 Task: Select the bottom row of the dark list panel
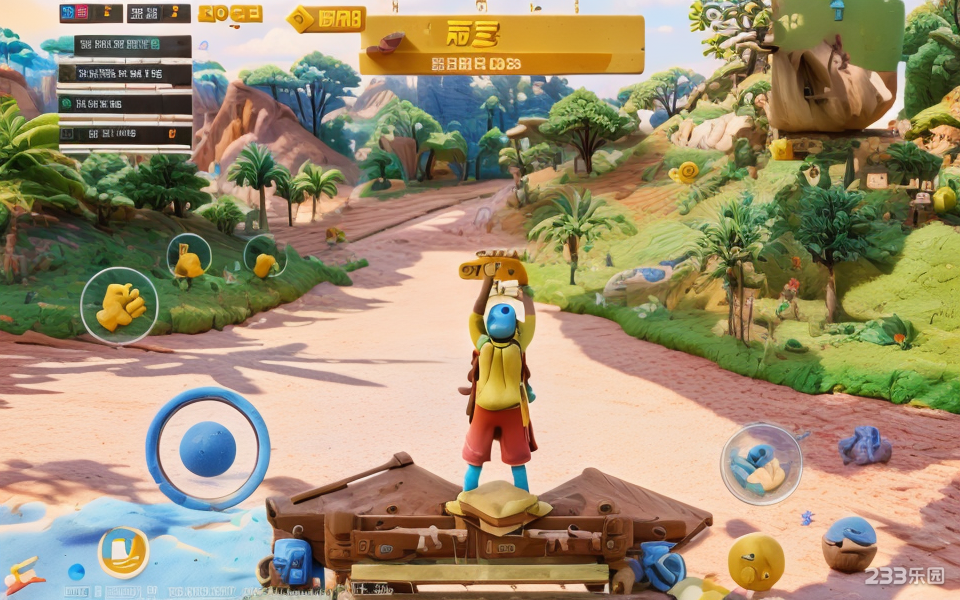[x=125, y=134]
